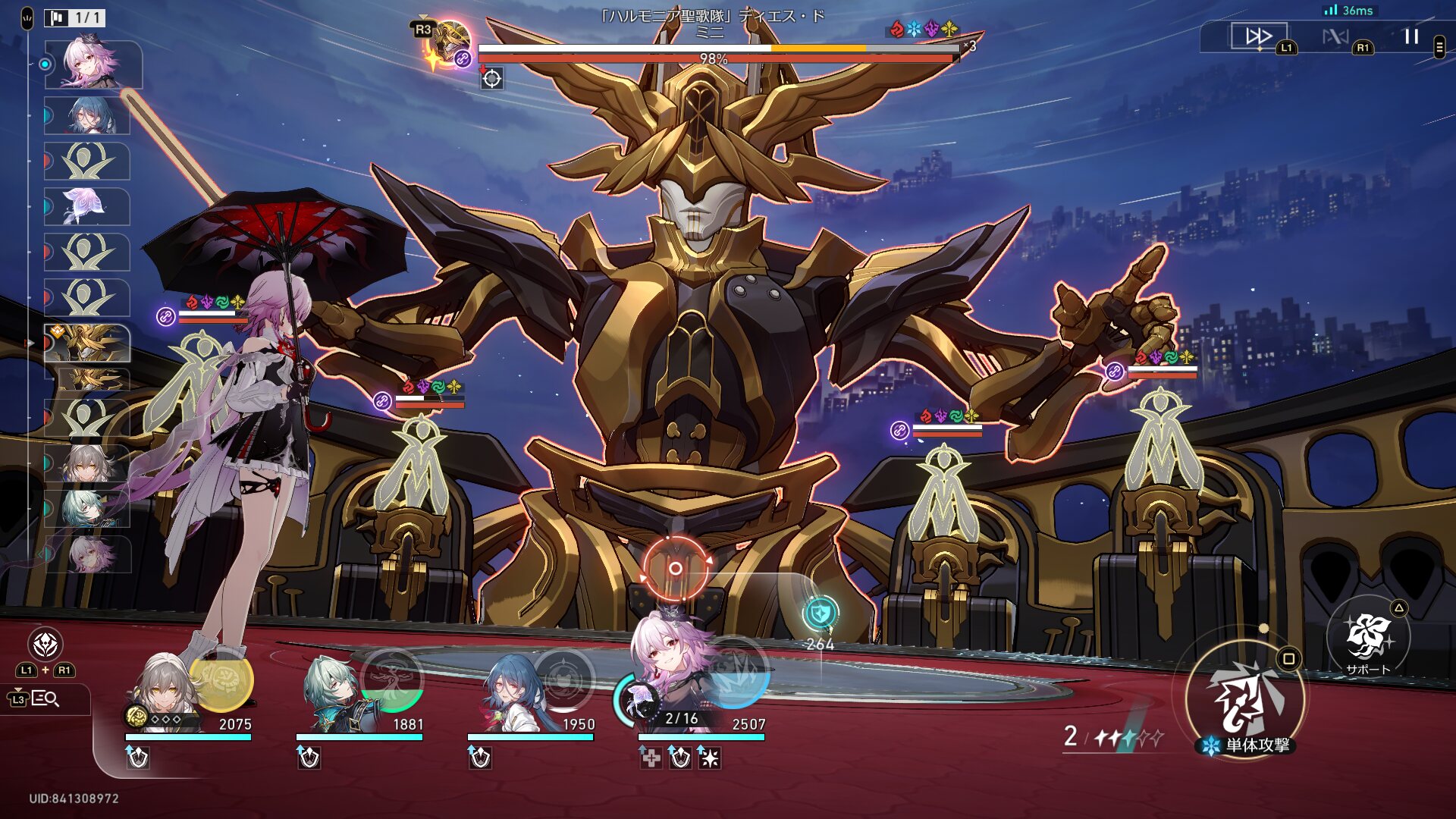Toggle the auto-battle button

pyautogui.click(x=1335, y=36)
